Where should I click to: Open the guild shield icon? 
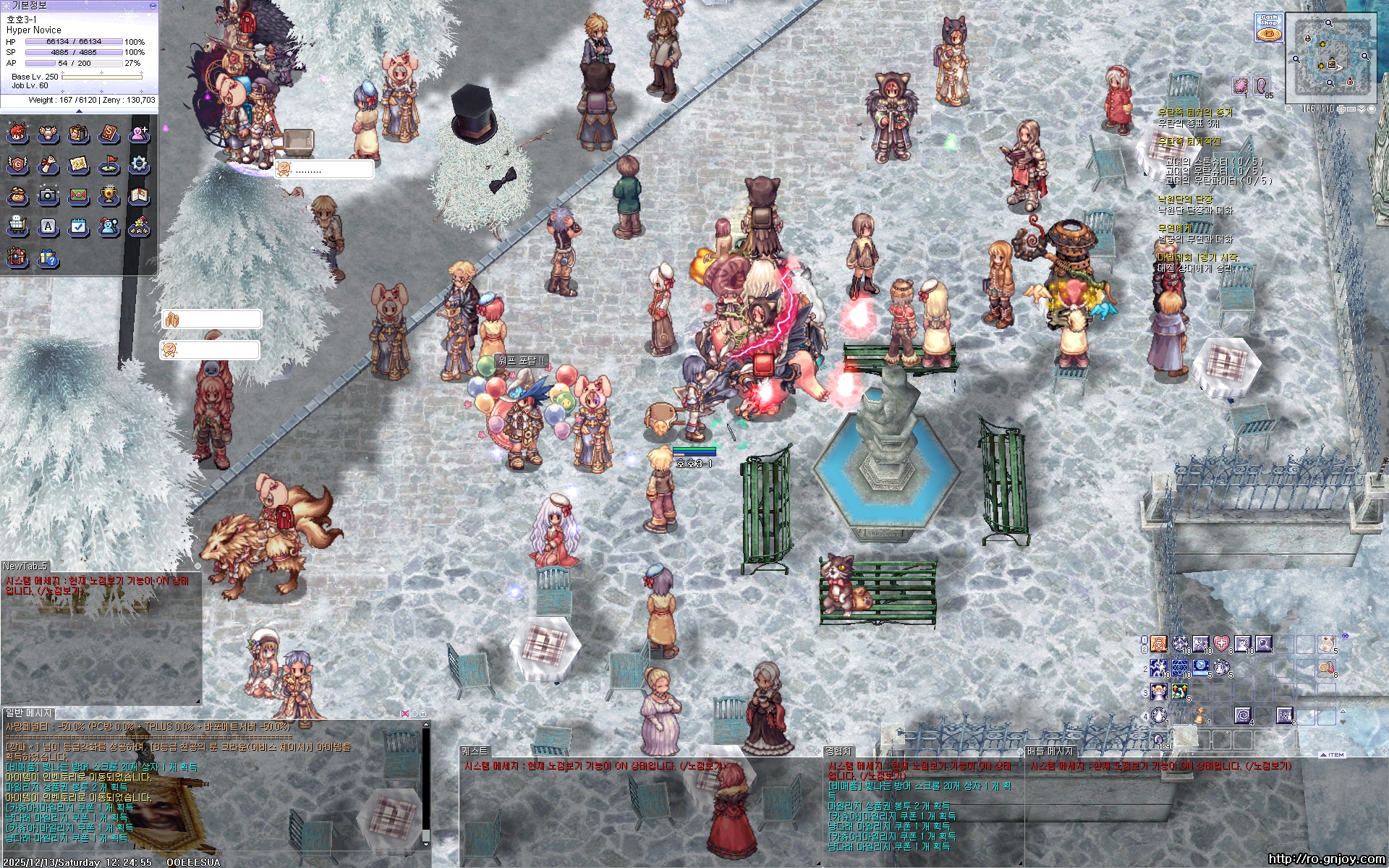point(17,164)
